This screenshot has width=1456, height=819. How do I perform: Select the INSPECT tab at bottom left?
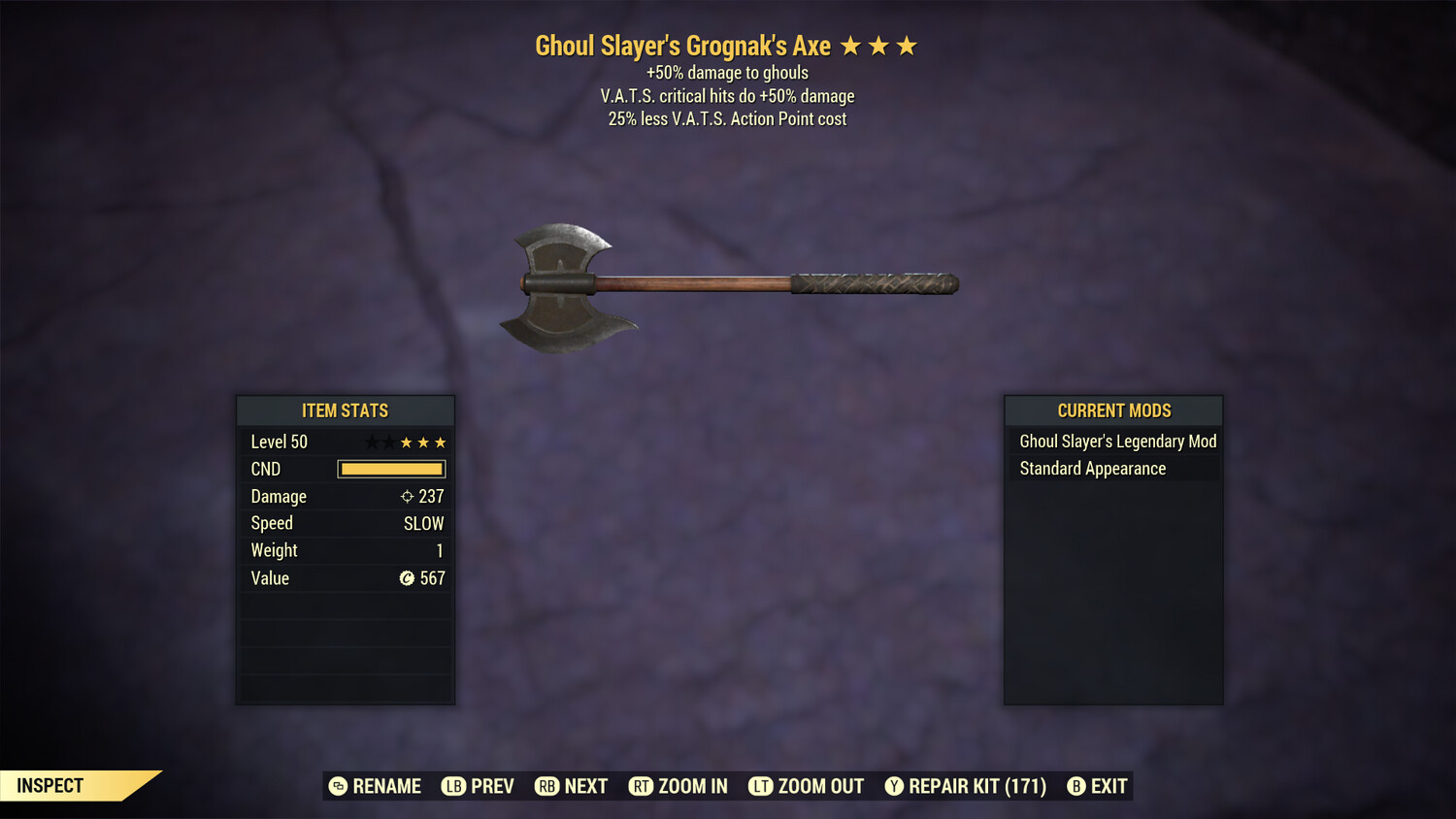[49, 786]
